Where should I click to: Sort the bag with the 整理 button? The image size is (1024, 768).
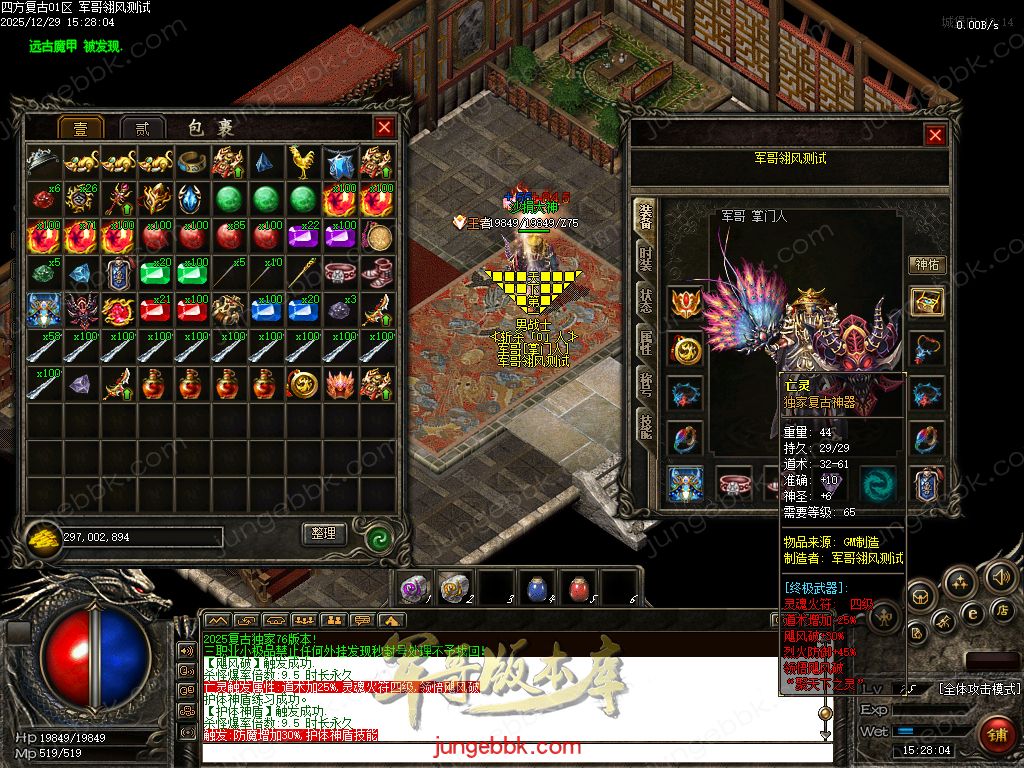(323, 534)
